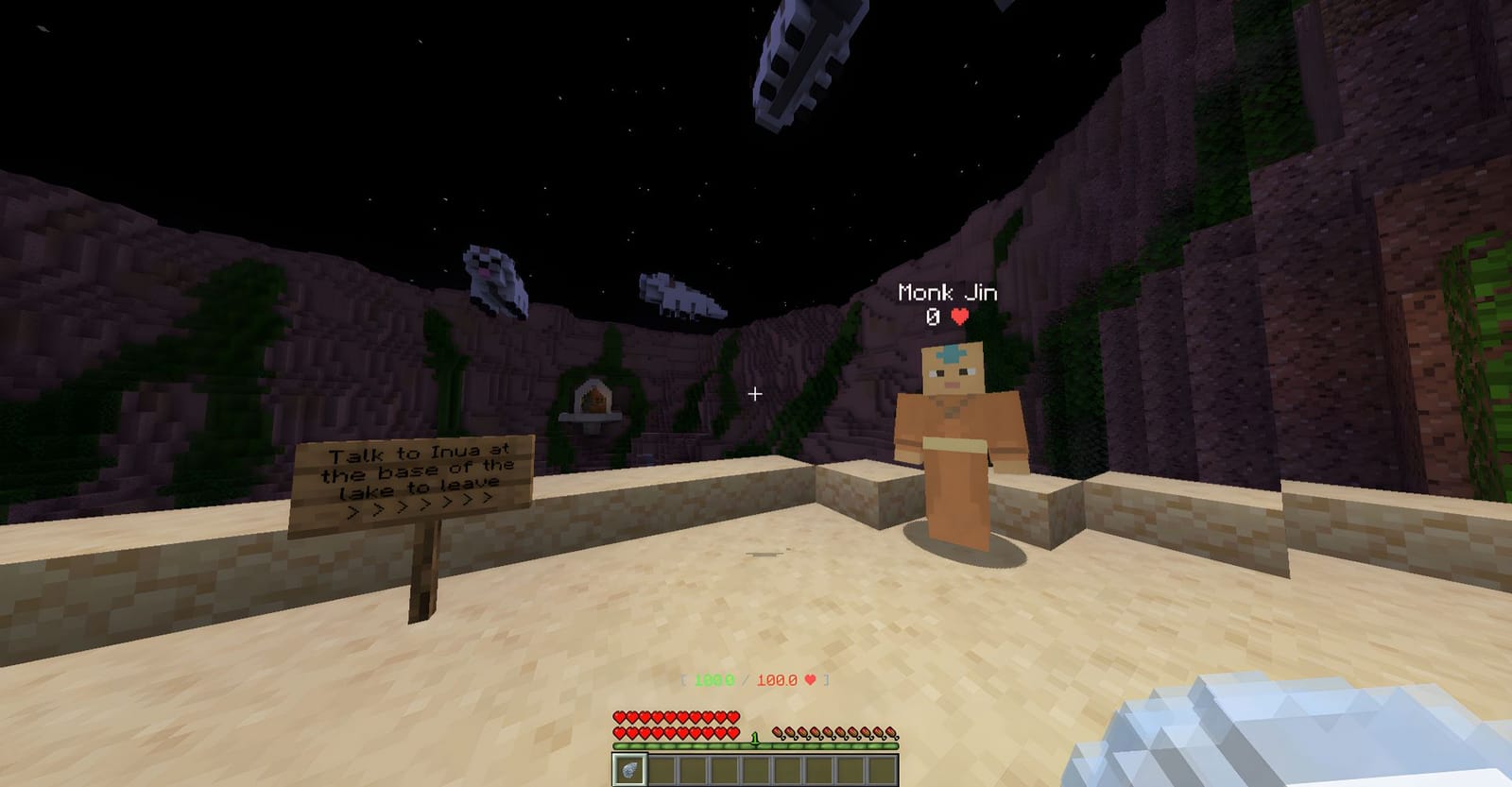Select the flint item in the first hotbar slot
This screenshot has height=787, width=1512.
[629, 769]
